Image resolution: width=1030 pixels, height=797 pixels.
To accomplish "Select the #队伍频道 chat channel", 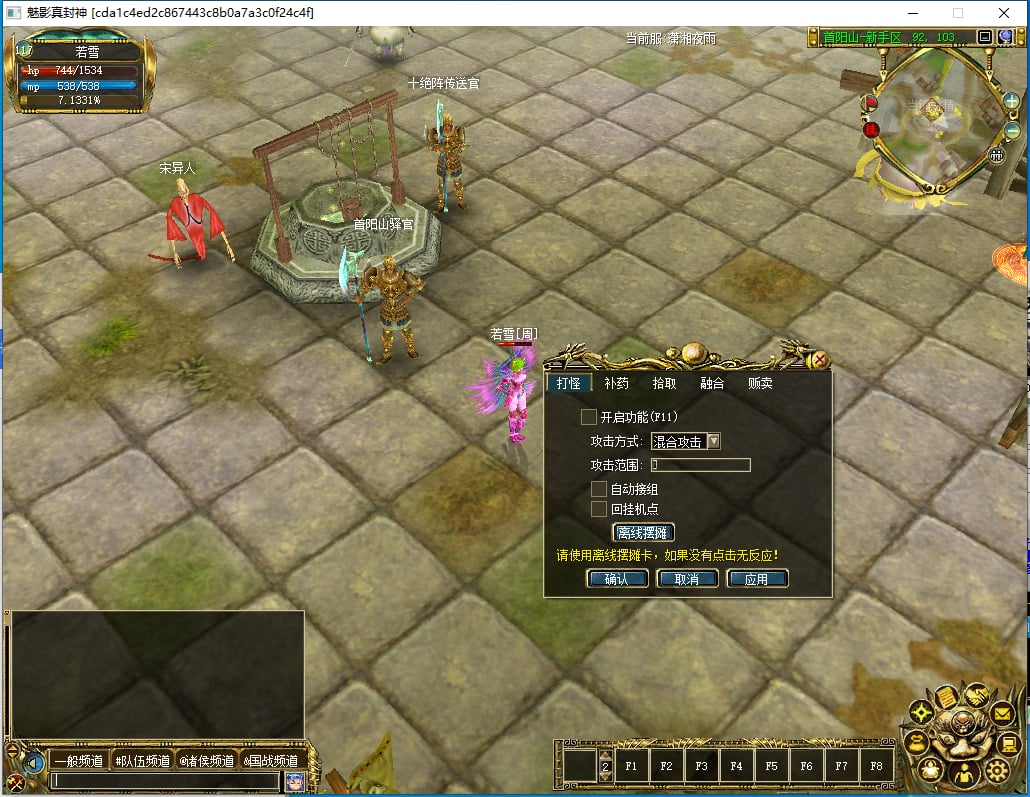I will (x=142, y=761).
